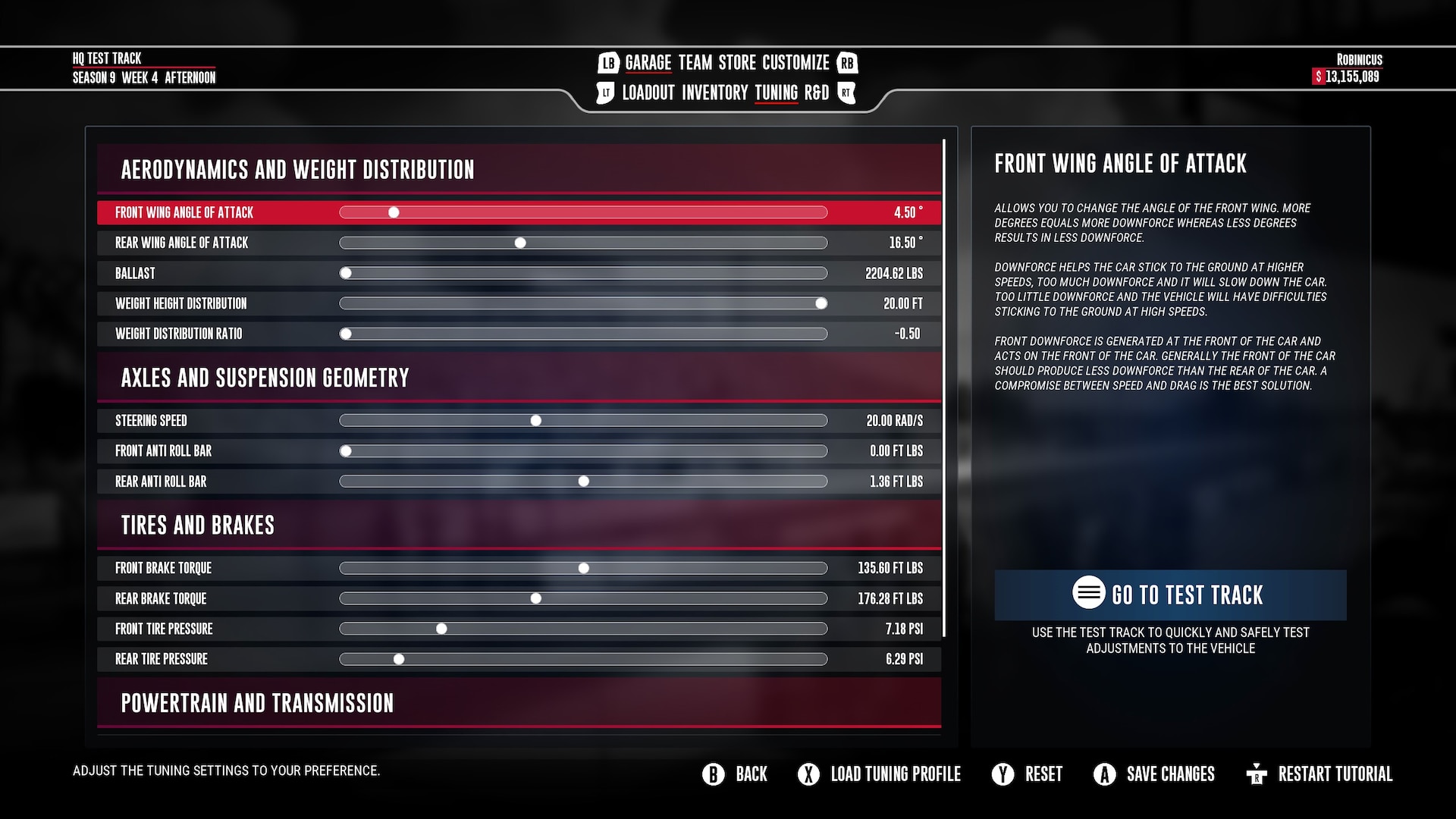
Task: Click Save Changes at the bottom
Action: (x=1154, y=774)
